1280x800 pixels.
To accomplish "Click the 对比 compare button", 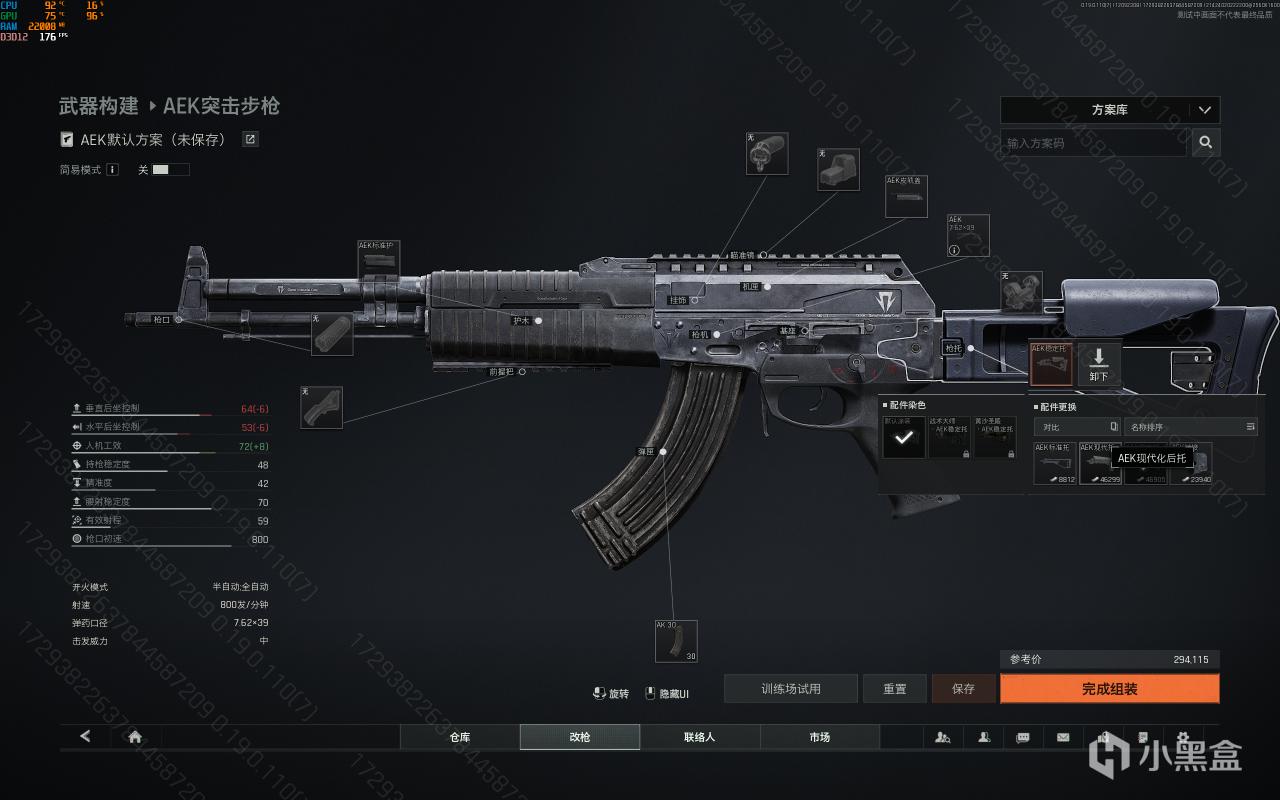I will [x=1076, y=427].
